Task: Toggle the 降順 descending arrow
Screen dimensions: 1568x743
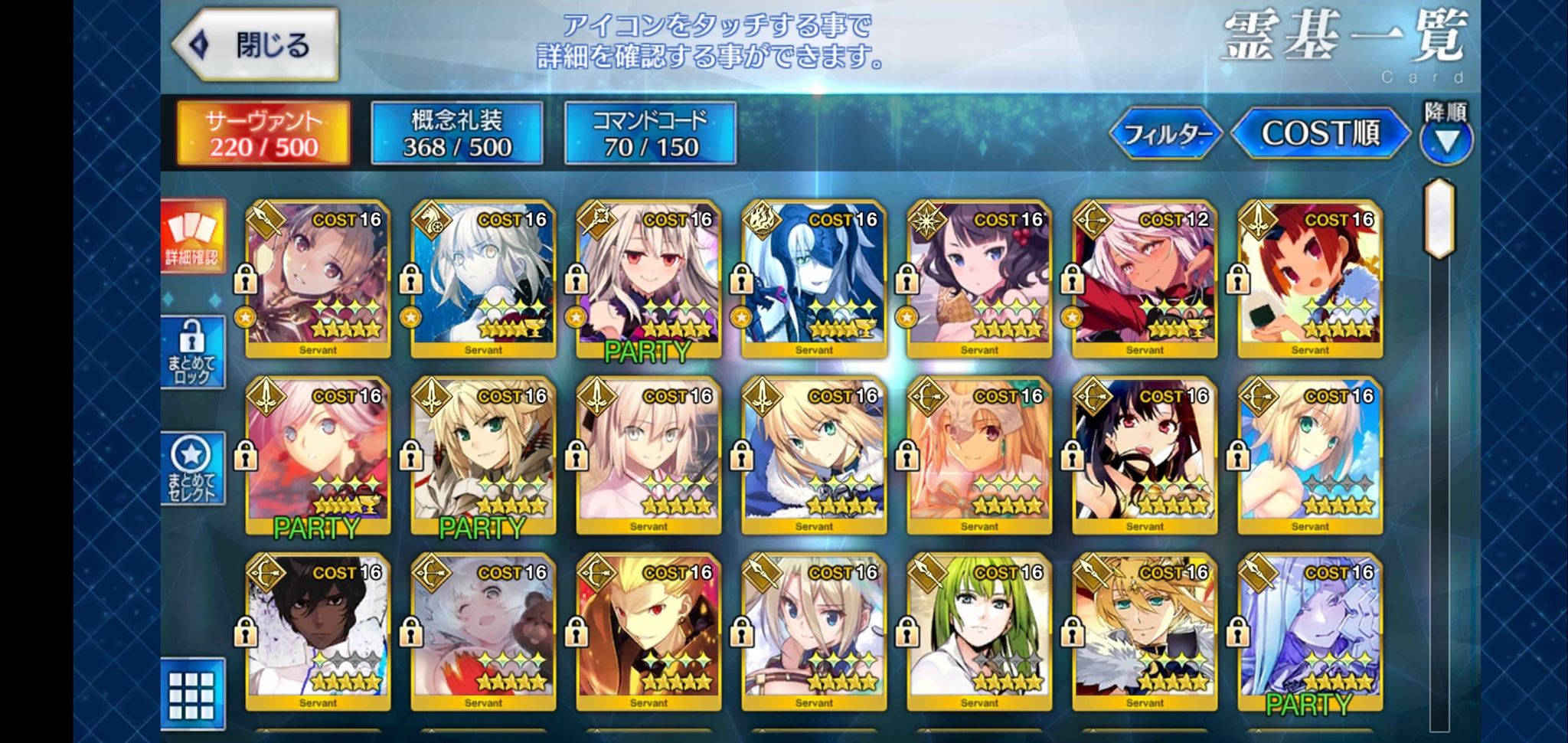Action: tap(1446, 140)
